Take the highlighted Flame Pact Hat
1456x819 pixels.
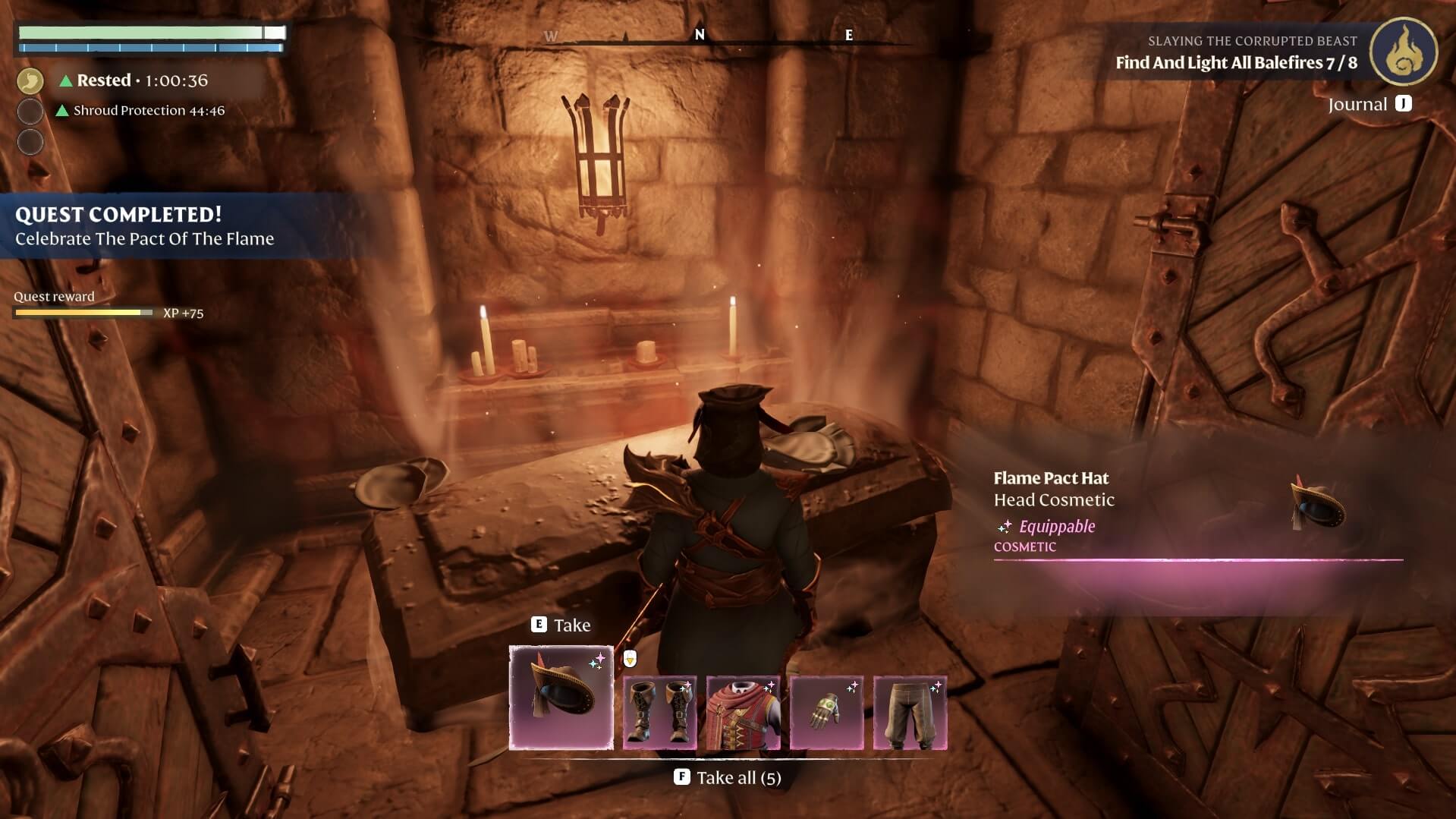click(561, 625)
